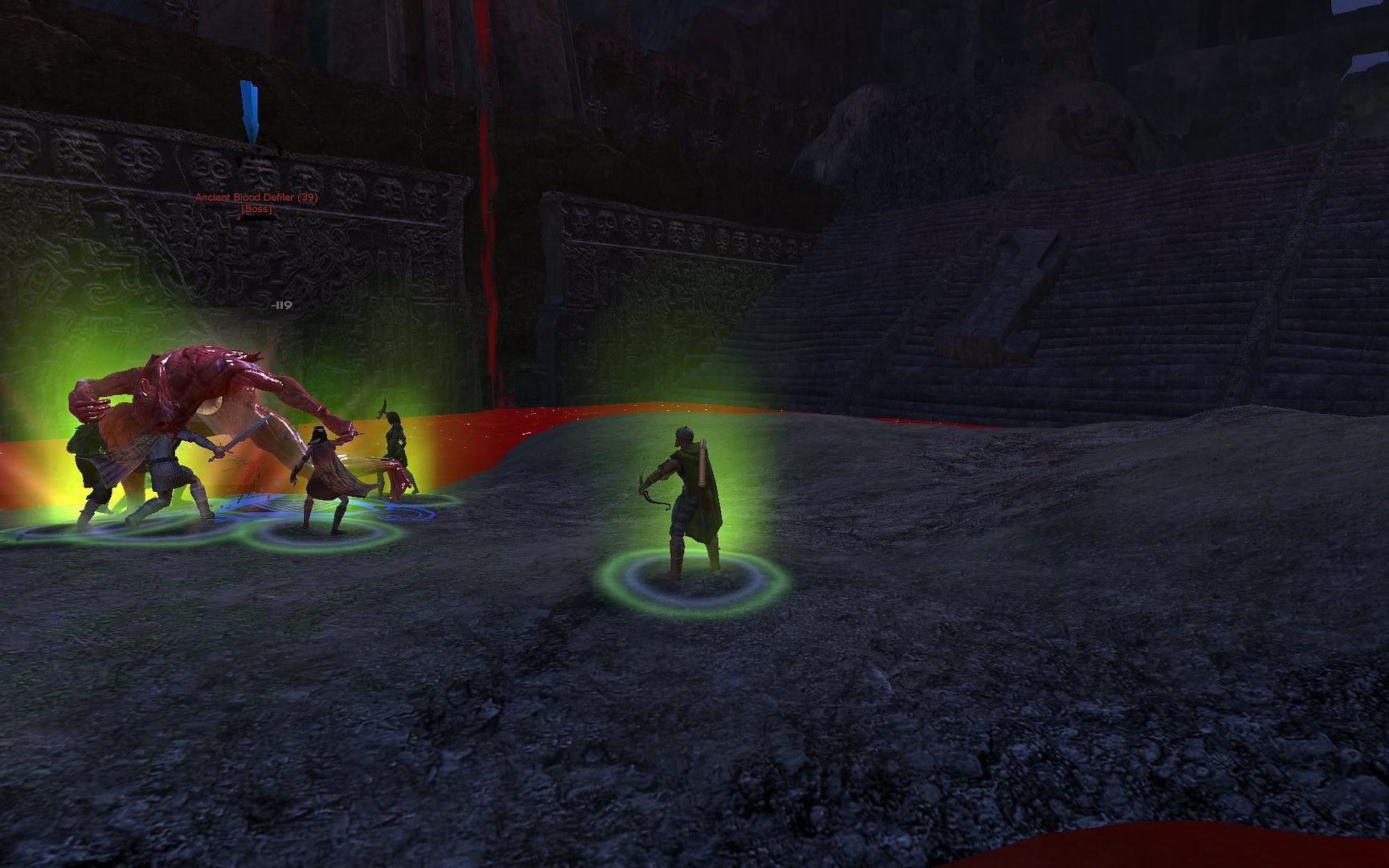
Task: Select the Ancient Blood Defiler boss nameplate
Action: [x=256, y=198]
